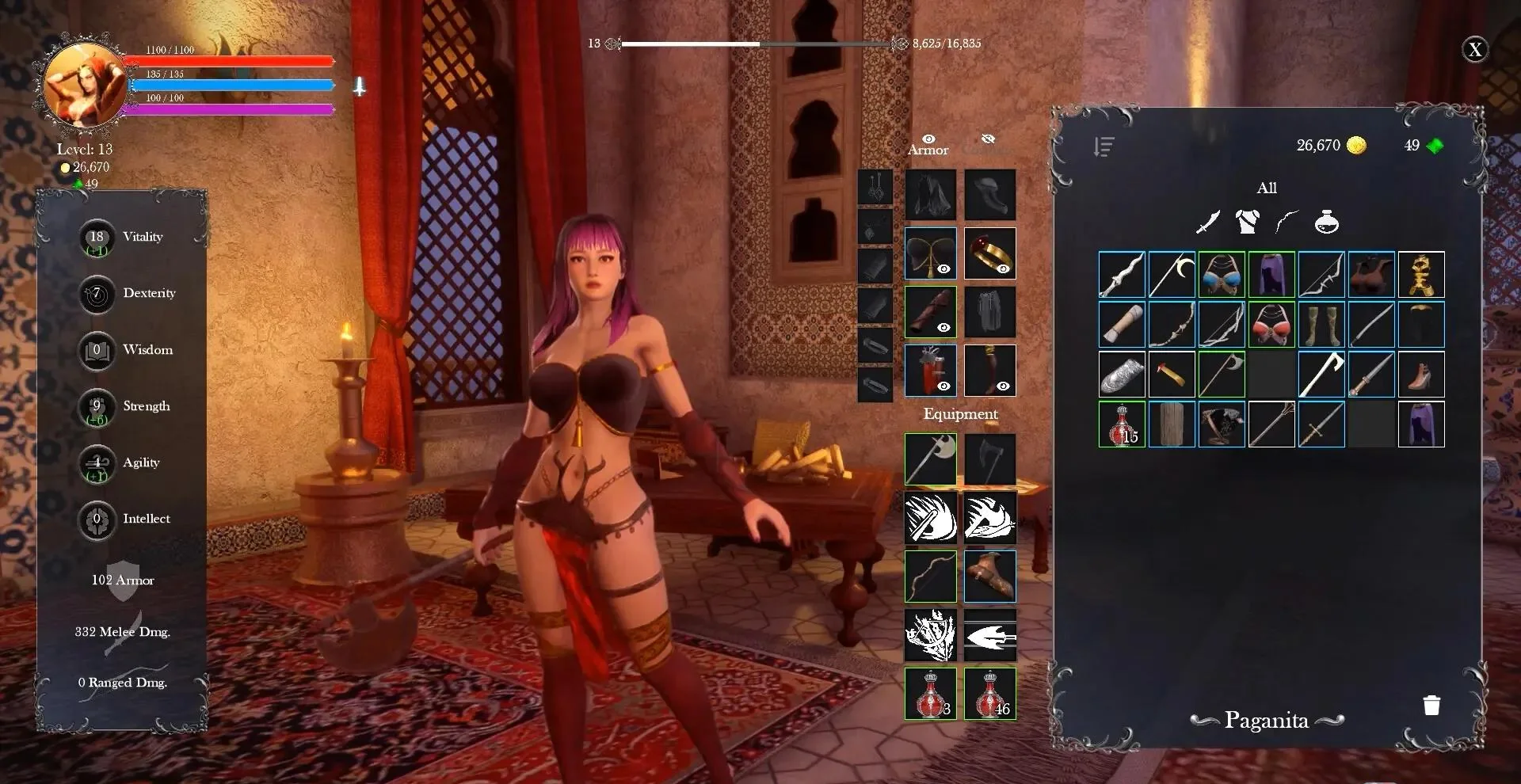Select the Wisdom attribute book icon
The height and width of the screenshot is (784, 1521).
coord(97,350)
